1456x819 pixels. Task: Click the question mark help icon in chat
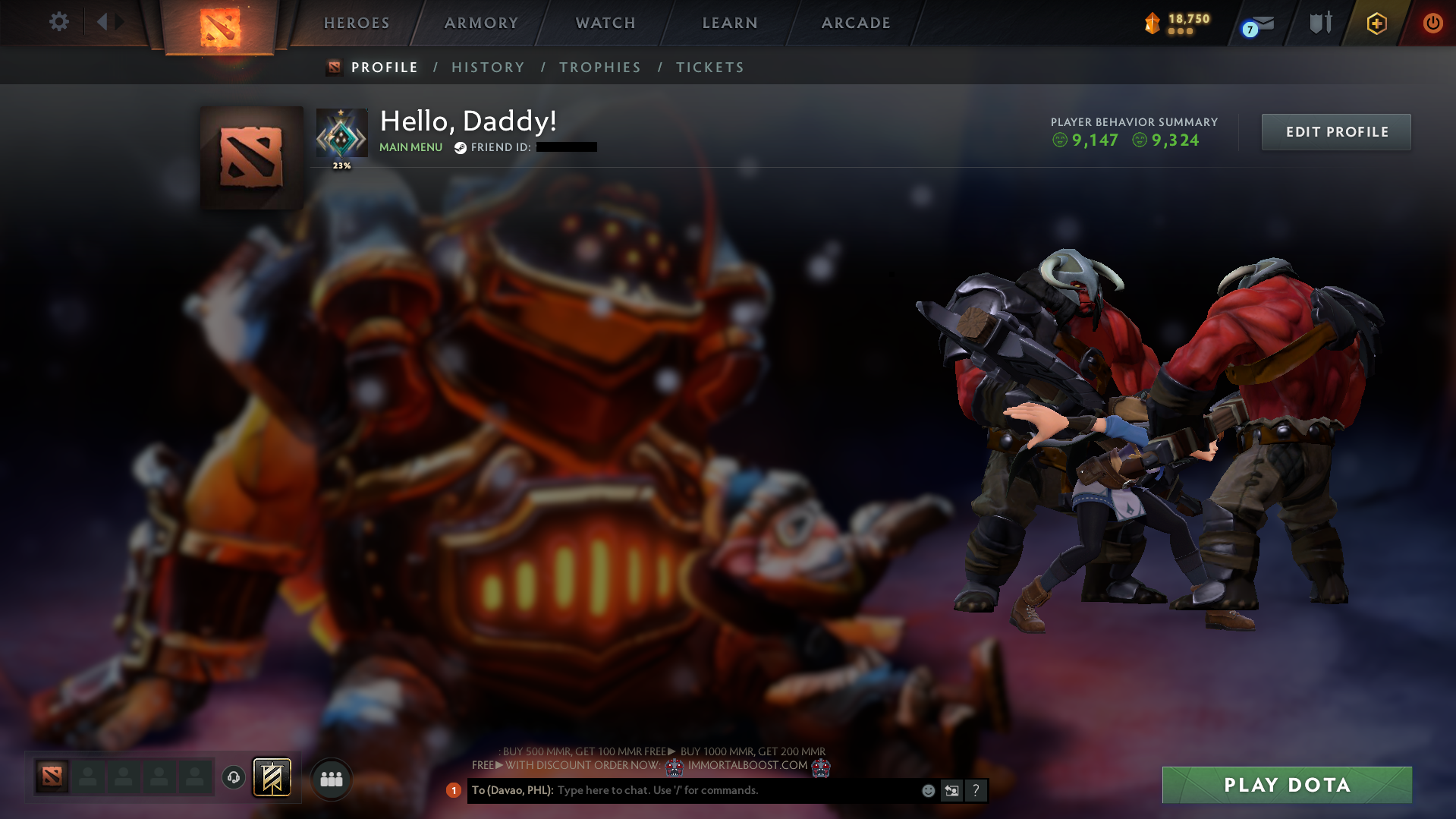pos(976,790)
